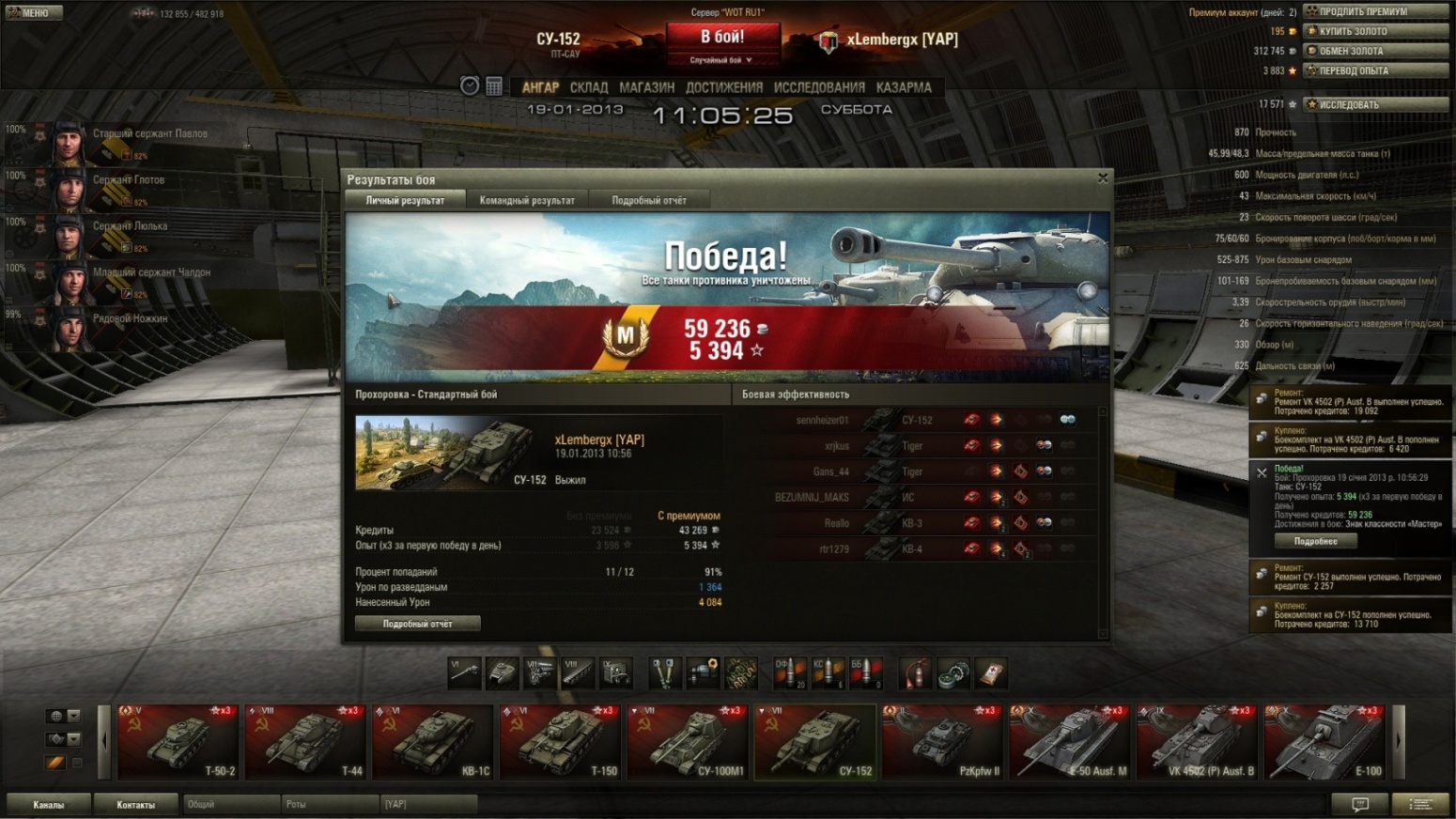The width and height of the screenshot is (1456, 819).
Task: Go to ДОСТИЖЕНИЯ section
Action: 723,87
